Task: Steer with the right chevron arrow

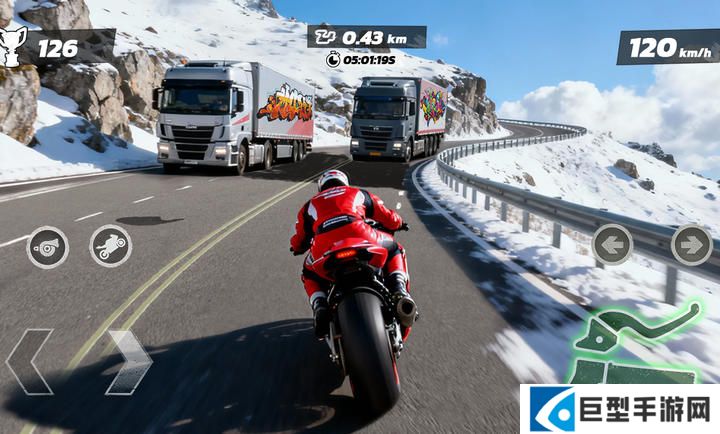Action: tap(129, 362)
